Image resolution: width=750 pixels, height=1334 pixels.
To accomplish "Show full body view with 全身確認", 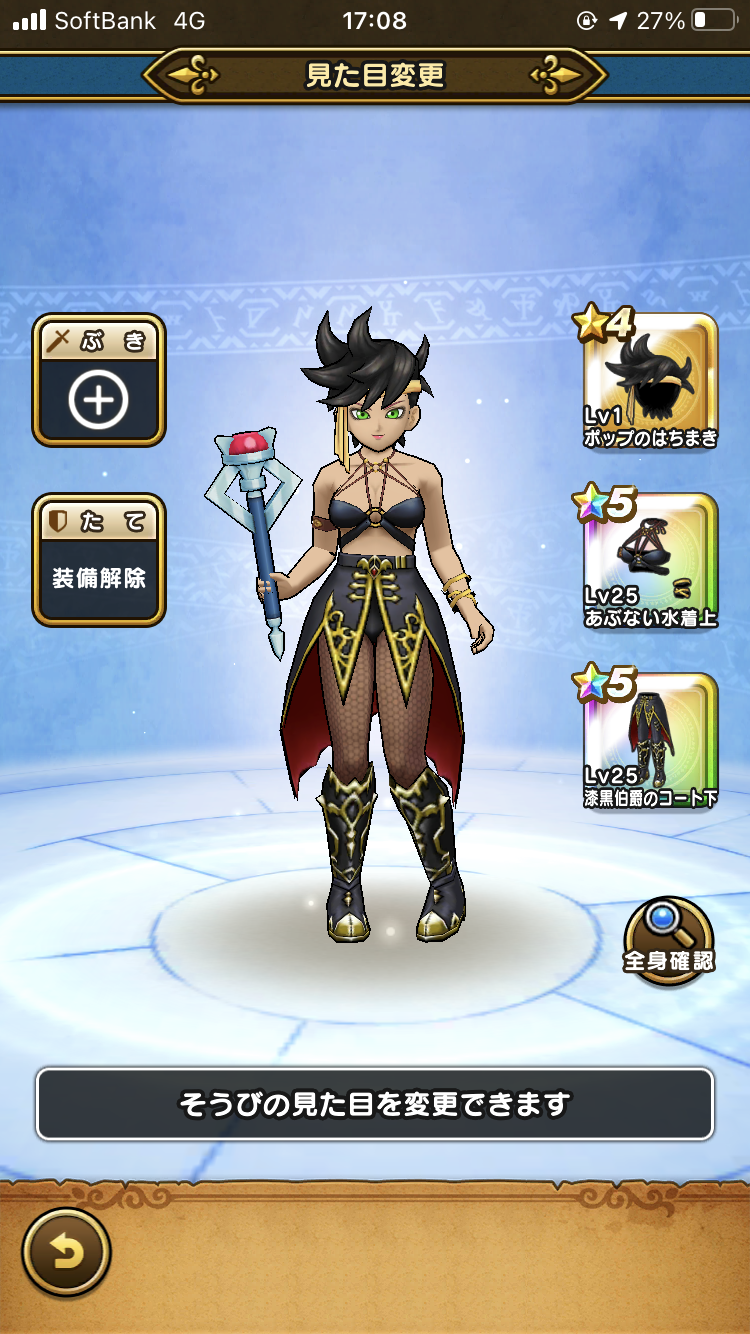I will point(669,941).
